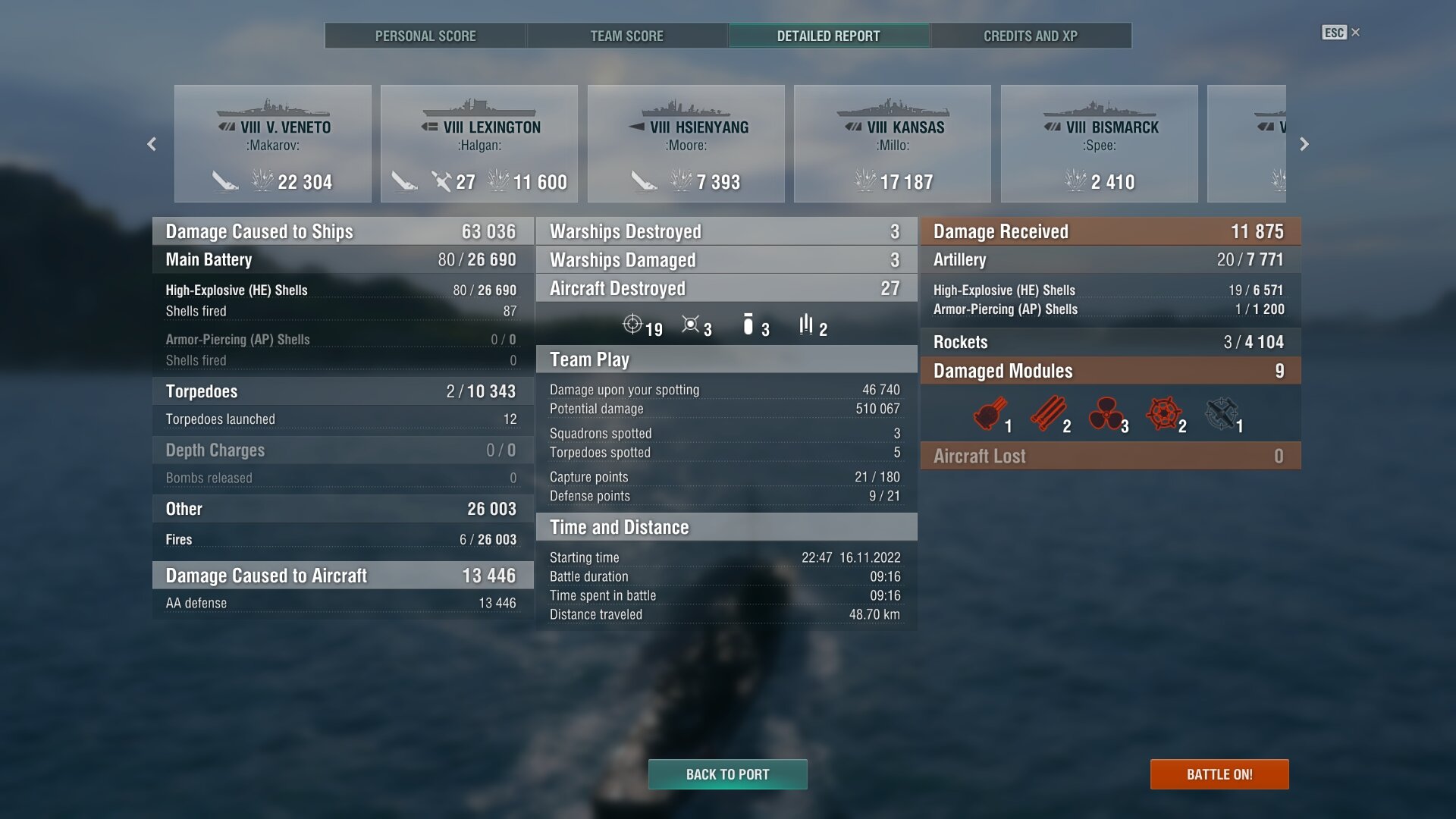Open the Team Score tab
The height and width of the screenshot is (819, 1456).
coord(626,36)
